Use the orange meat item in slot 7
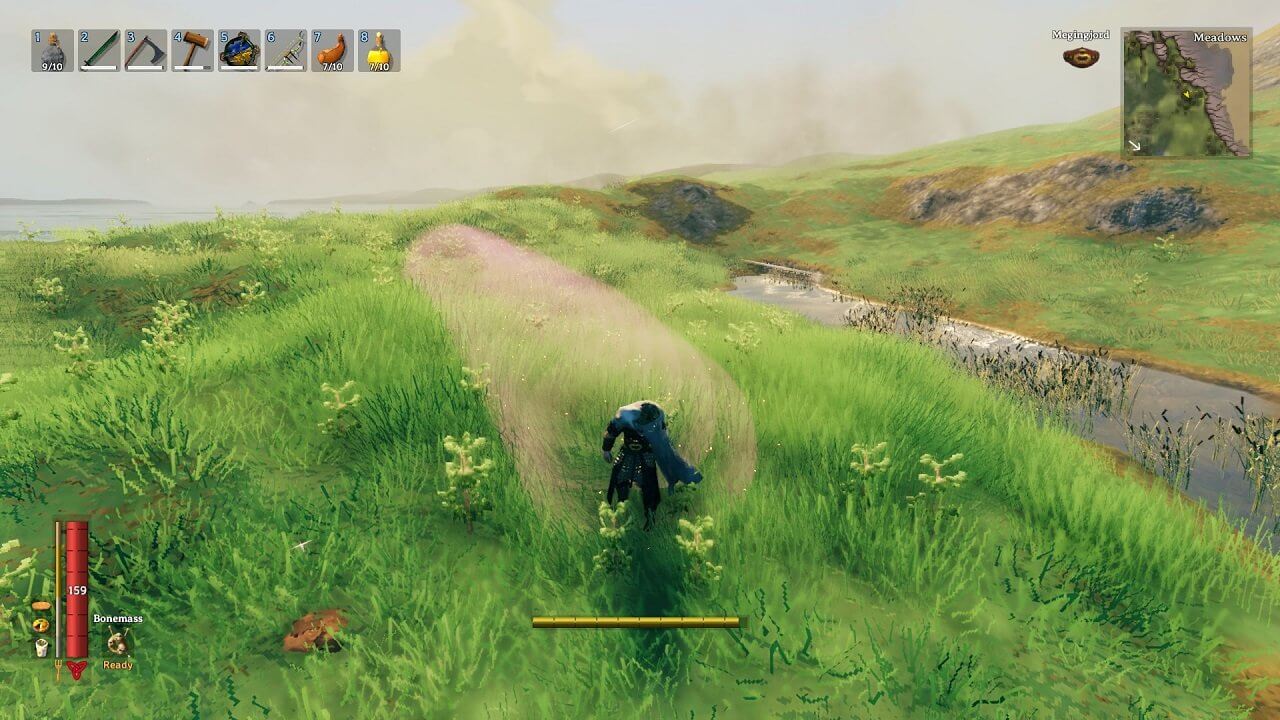The height and width of the screenshot is (720, 1280). 332,50
